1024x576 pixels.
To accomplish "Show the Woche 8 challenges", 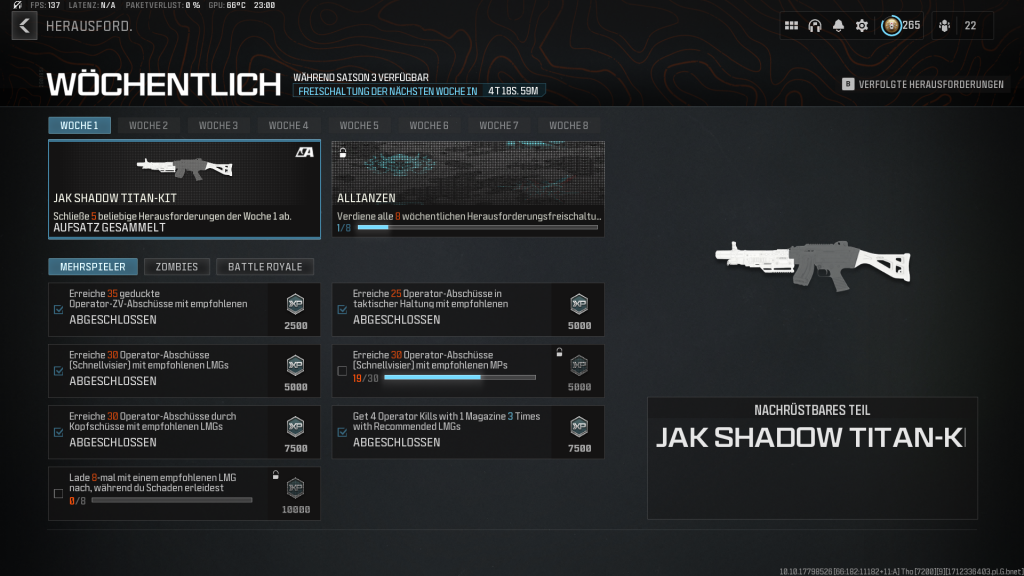I will [568, 125].
